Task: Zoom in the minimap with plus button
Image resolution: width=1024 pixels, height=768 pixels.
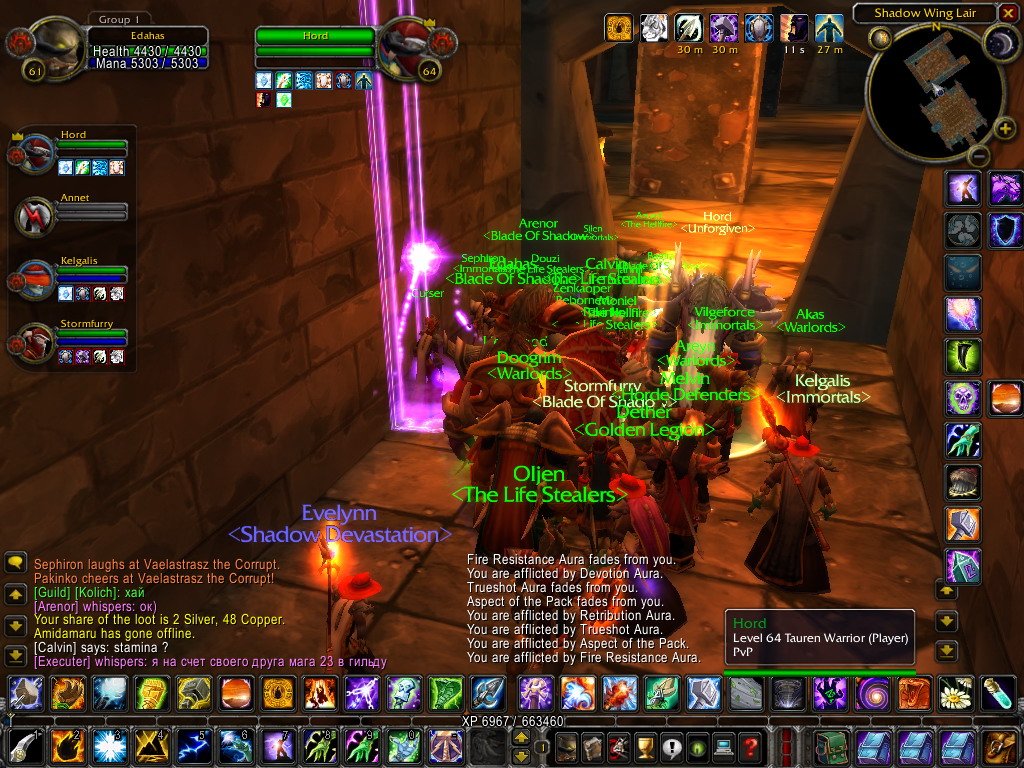Action: [x=1004, y=128]
